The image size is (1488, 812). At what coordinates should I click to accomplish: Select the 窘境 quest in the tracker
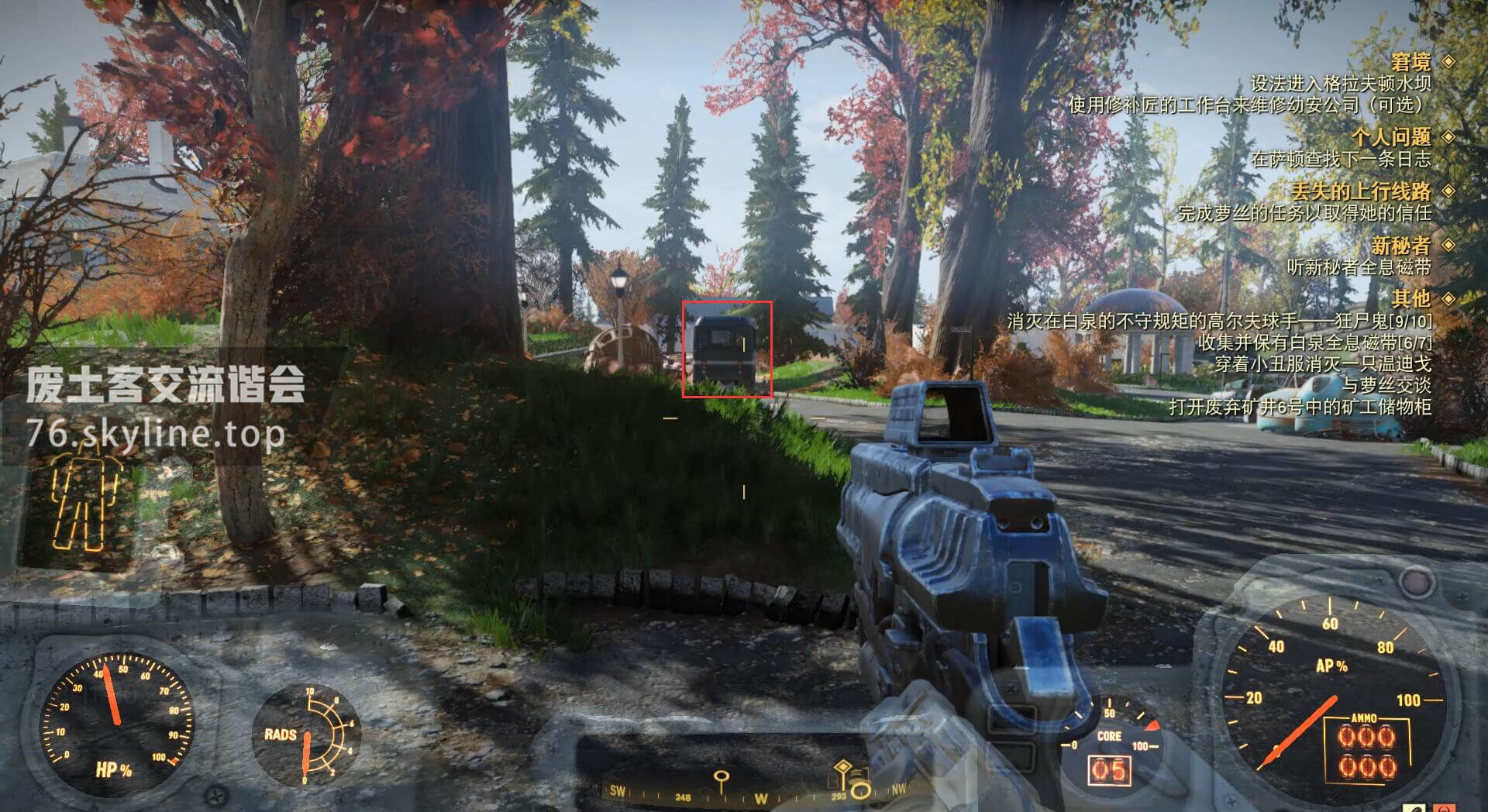pyautogui.click(x=1410, y=61)
